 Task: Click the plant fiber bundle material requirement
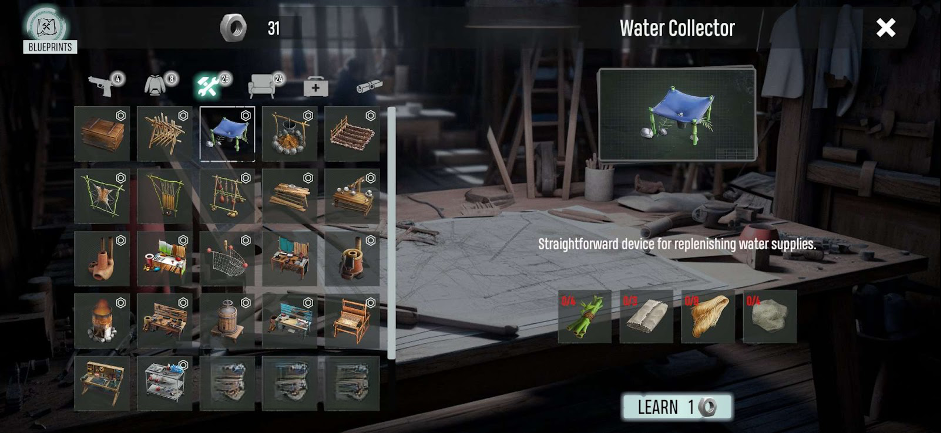(708, 317)
